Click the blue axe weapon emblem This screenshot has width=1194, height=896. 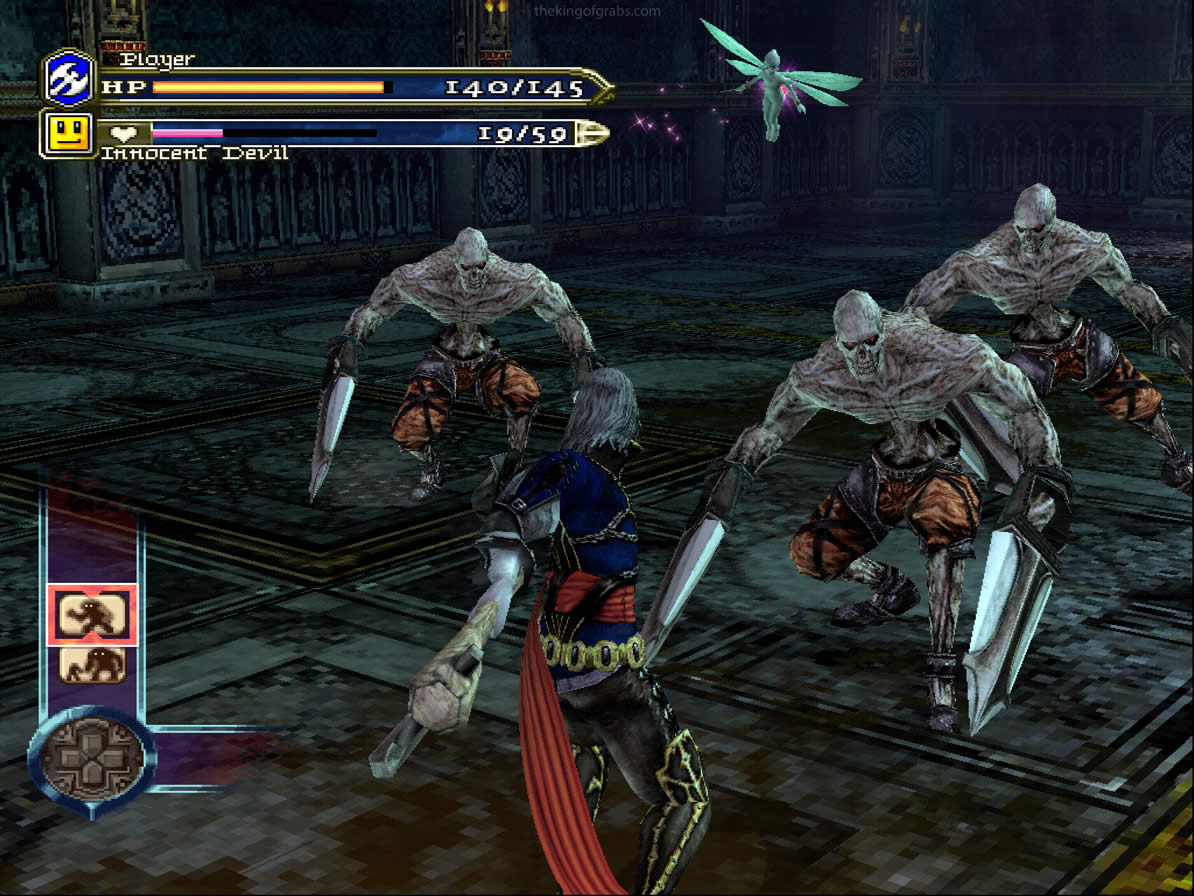click(69, 77)
